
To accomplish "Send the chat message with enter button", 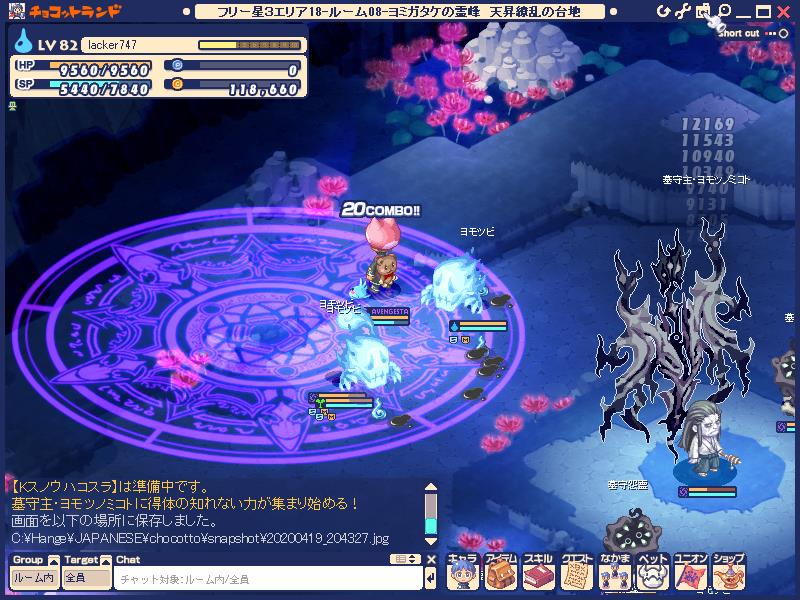I will pos(430,578).
